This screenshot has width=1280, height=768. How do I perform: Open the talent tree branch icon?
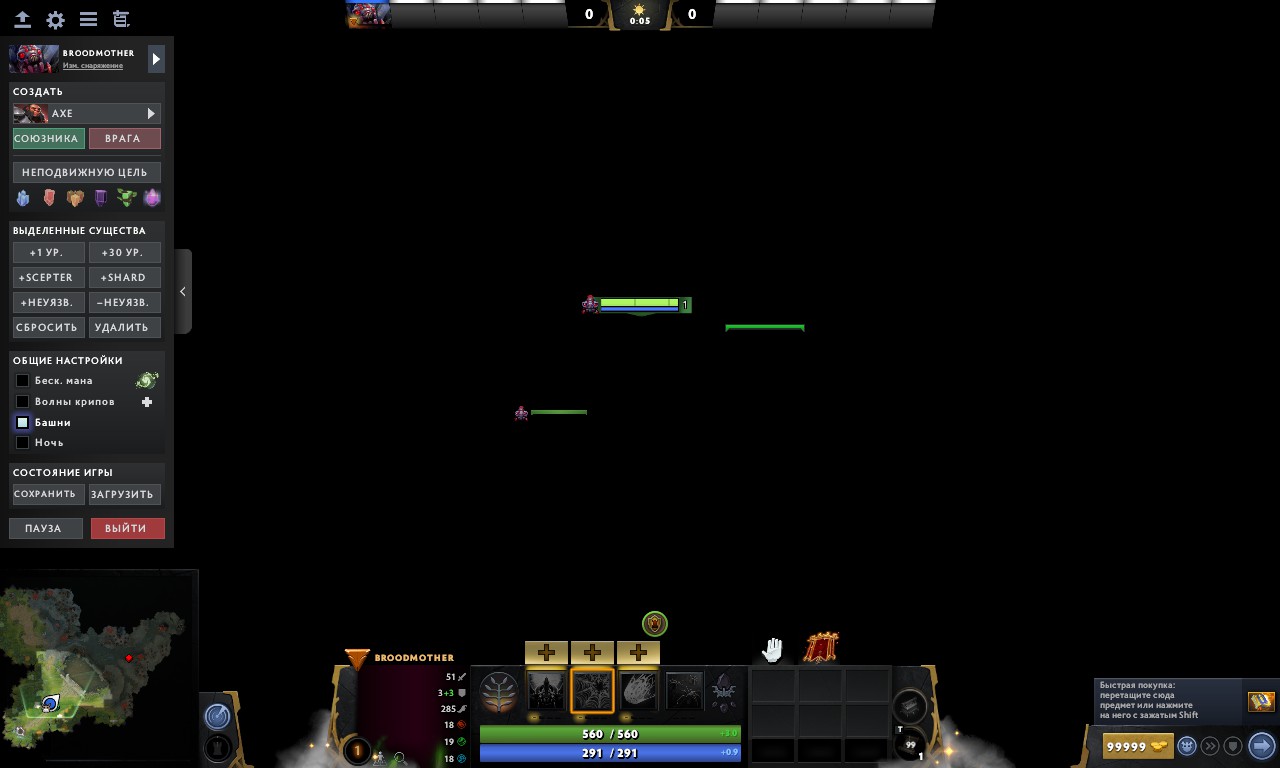coord(499,690)
